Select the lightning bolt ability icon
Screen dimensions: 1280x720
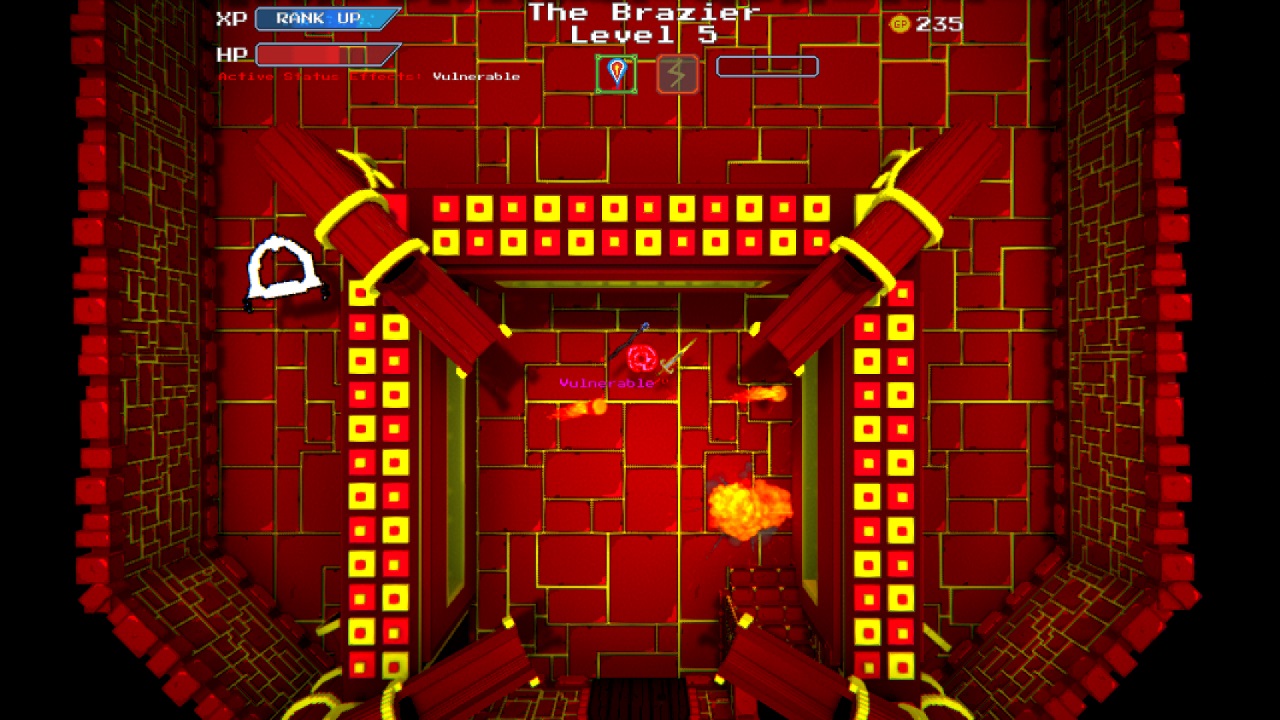coord(676,70)
